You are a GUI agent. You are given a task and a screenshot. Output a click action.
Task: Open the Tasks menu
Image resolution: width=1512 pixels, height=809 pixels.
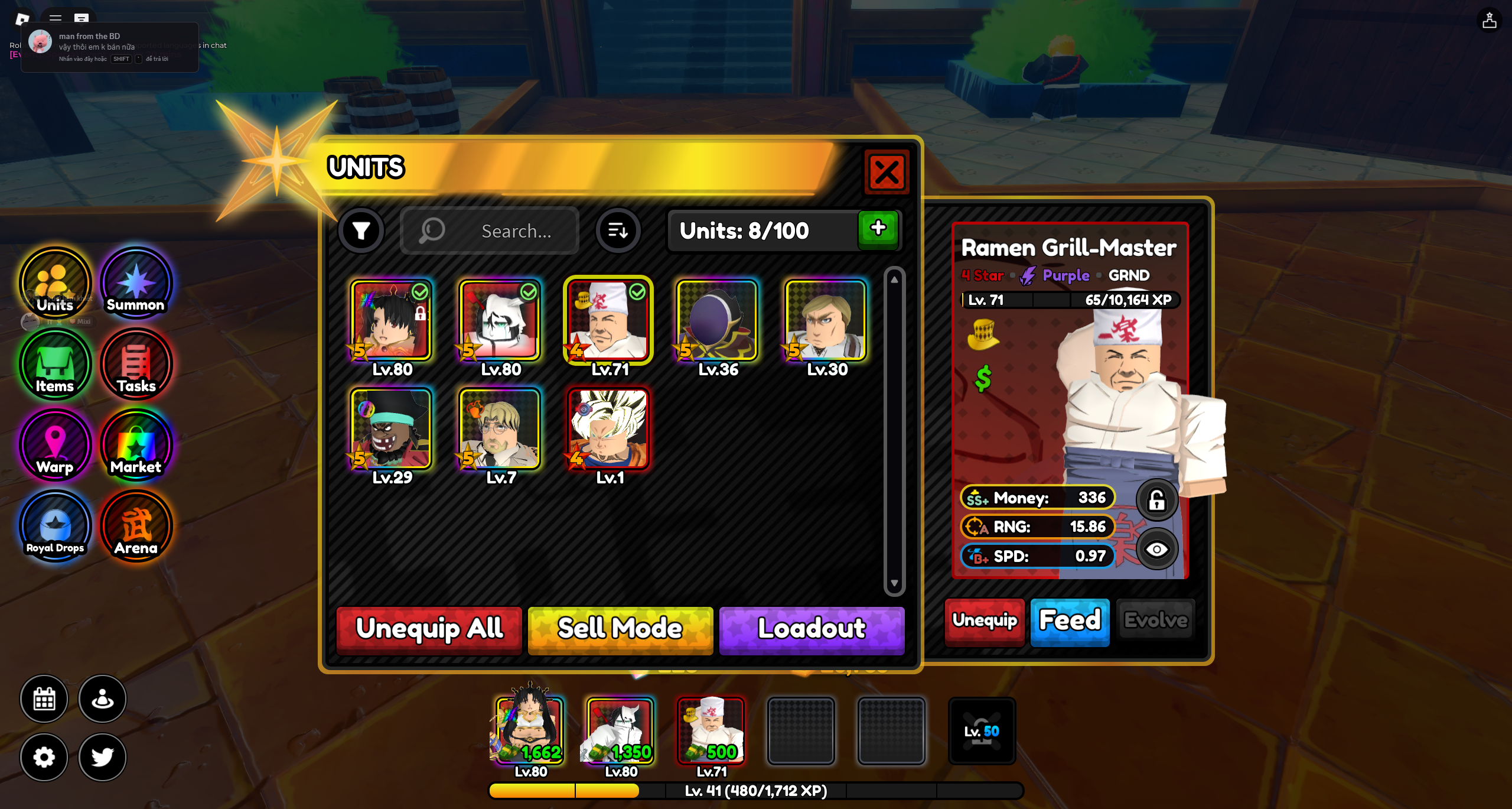136,365
